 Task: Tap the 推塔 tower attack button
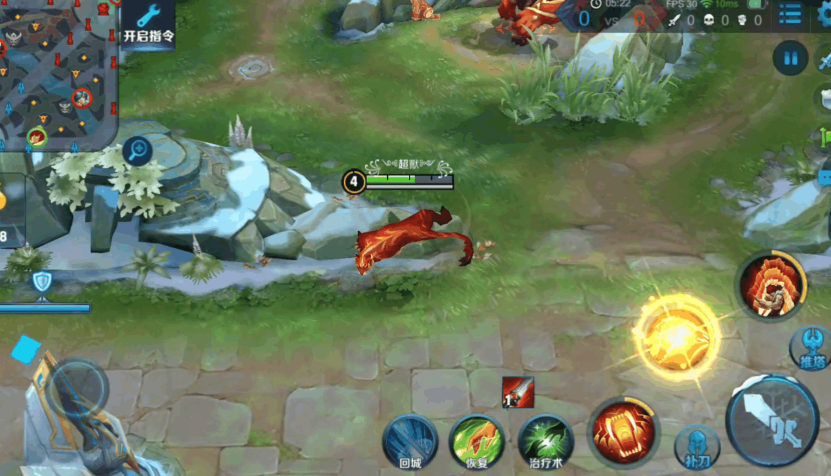click(810, 348)
